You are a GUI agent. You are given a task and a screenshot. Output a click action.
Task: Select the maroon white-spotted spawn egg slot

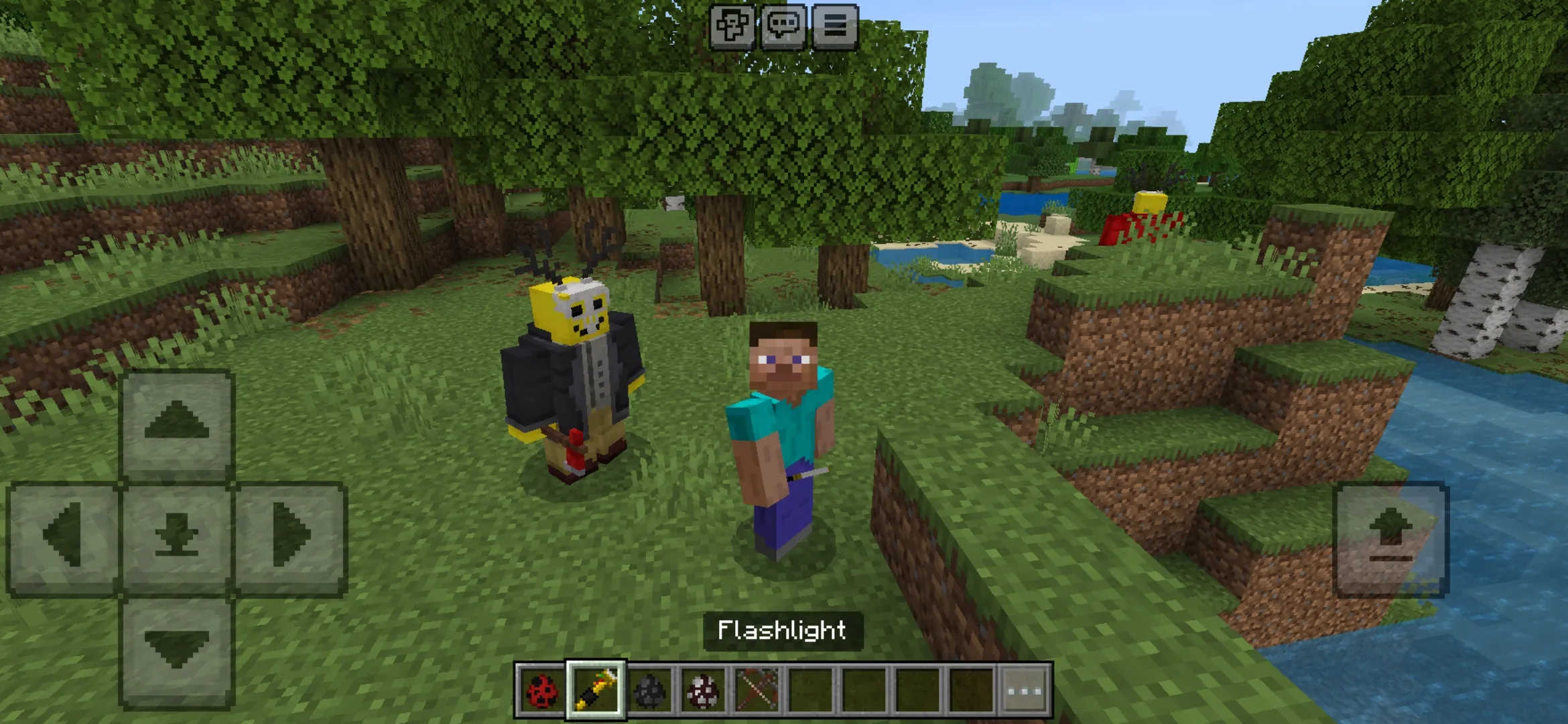pos(703,690)
